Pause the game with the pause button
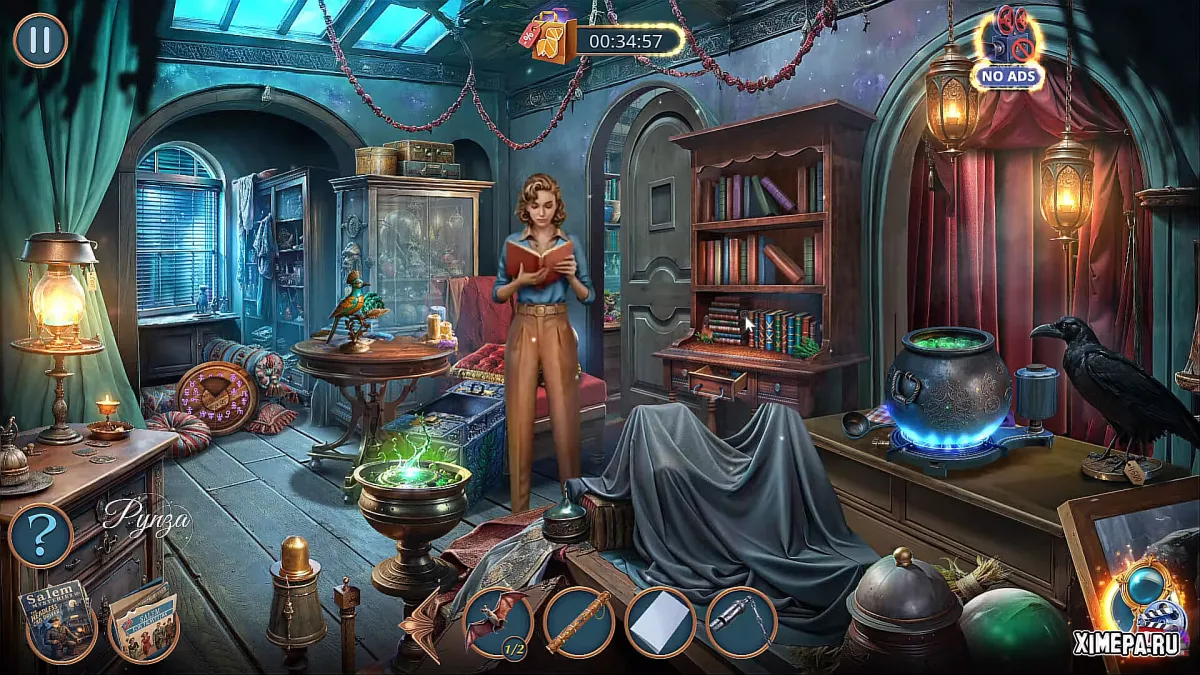The image size is (1200, 675). point(40,40)
